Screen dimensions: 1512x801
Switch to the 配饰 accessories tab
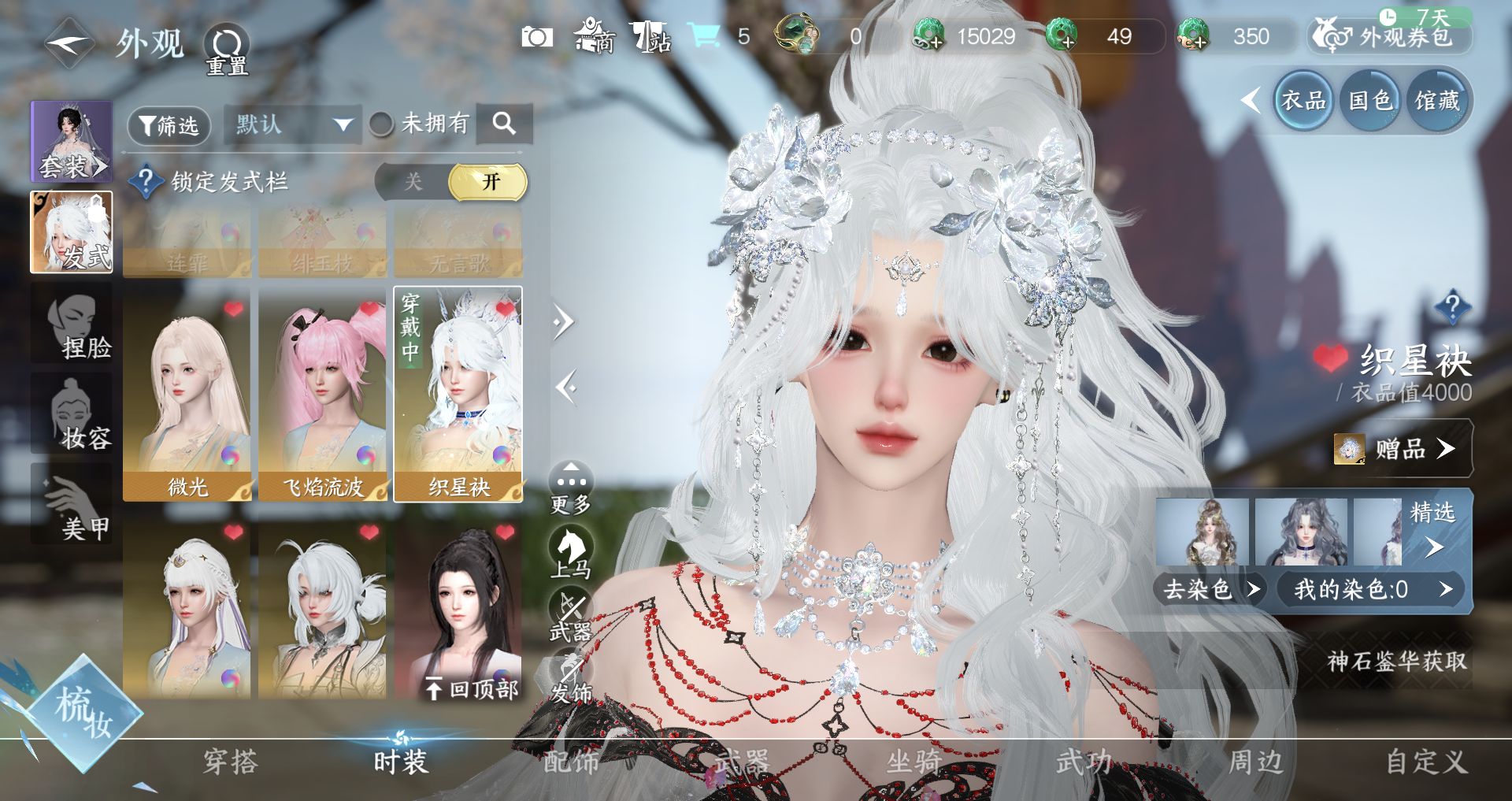click(571, 762)
